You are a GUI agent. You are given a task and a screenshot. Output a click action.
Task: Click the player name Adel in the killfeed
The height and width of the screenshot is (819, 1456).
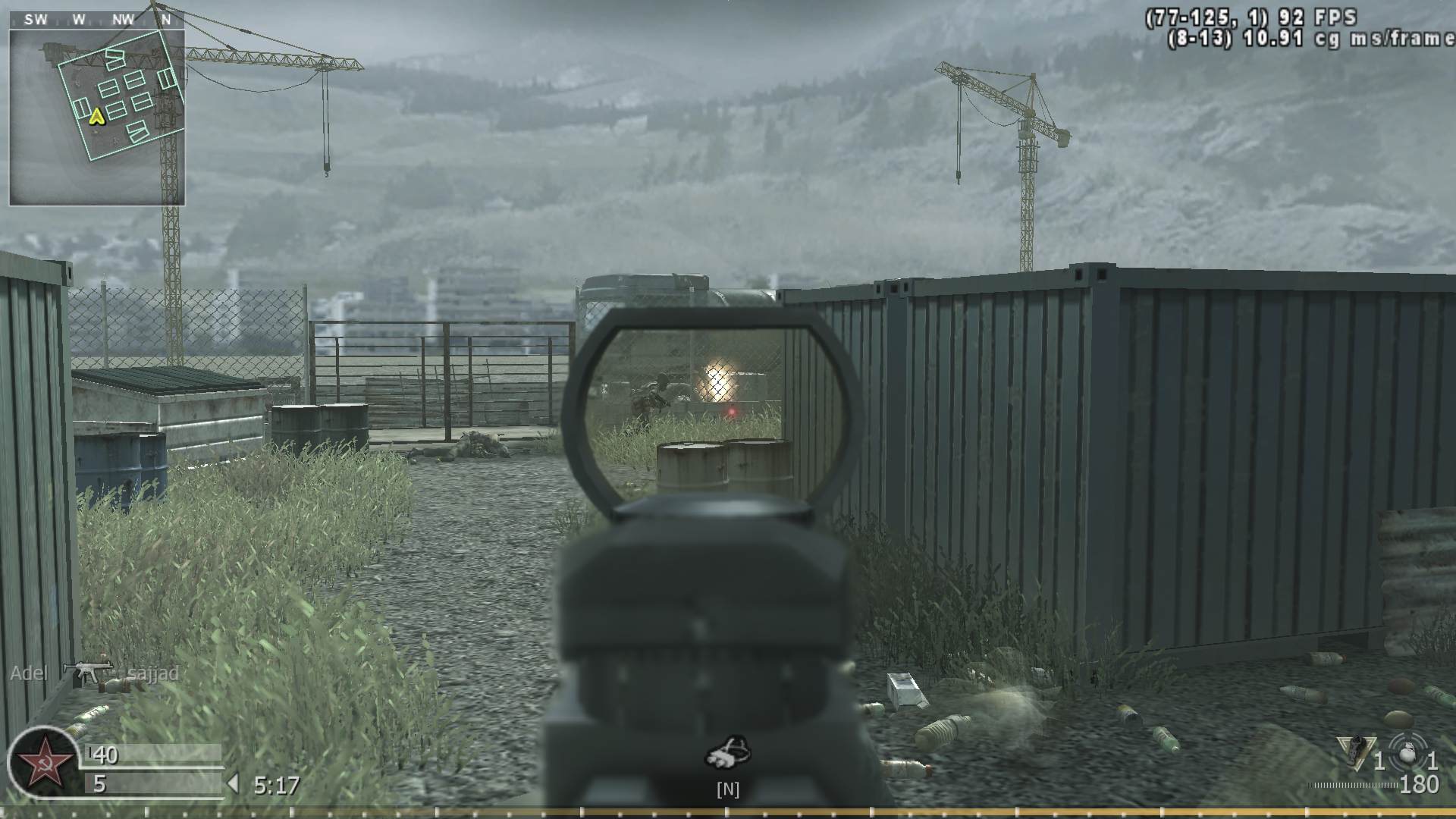point(29,673)
